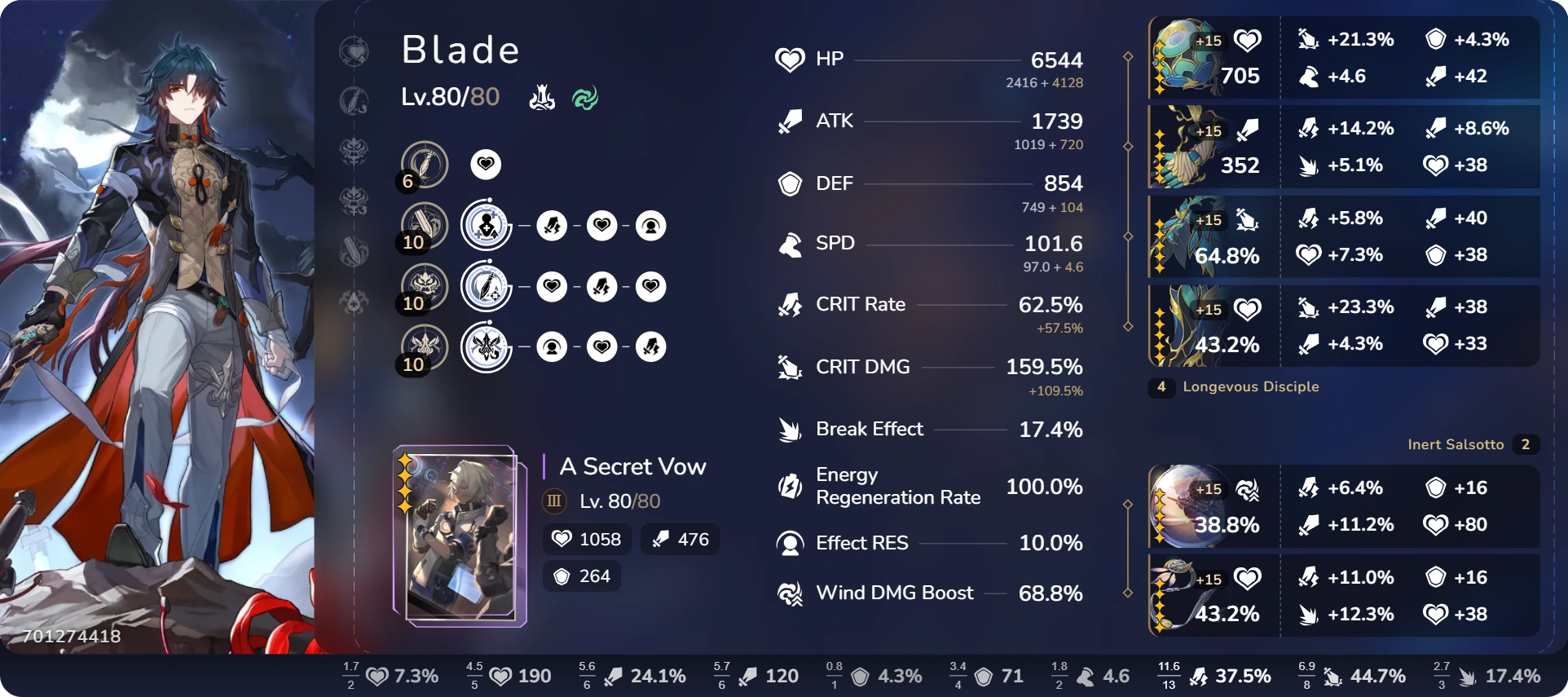Click the Destruction path icon beside Lv.80
Viewport: 1568px width, 697px height.
tap(540, 97)
